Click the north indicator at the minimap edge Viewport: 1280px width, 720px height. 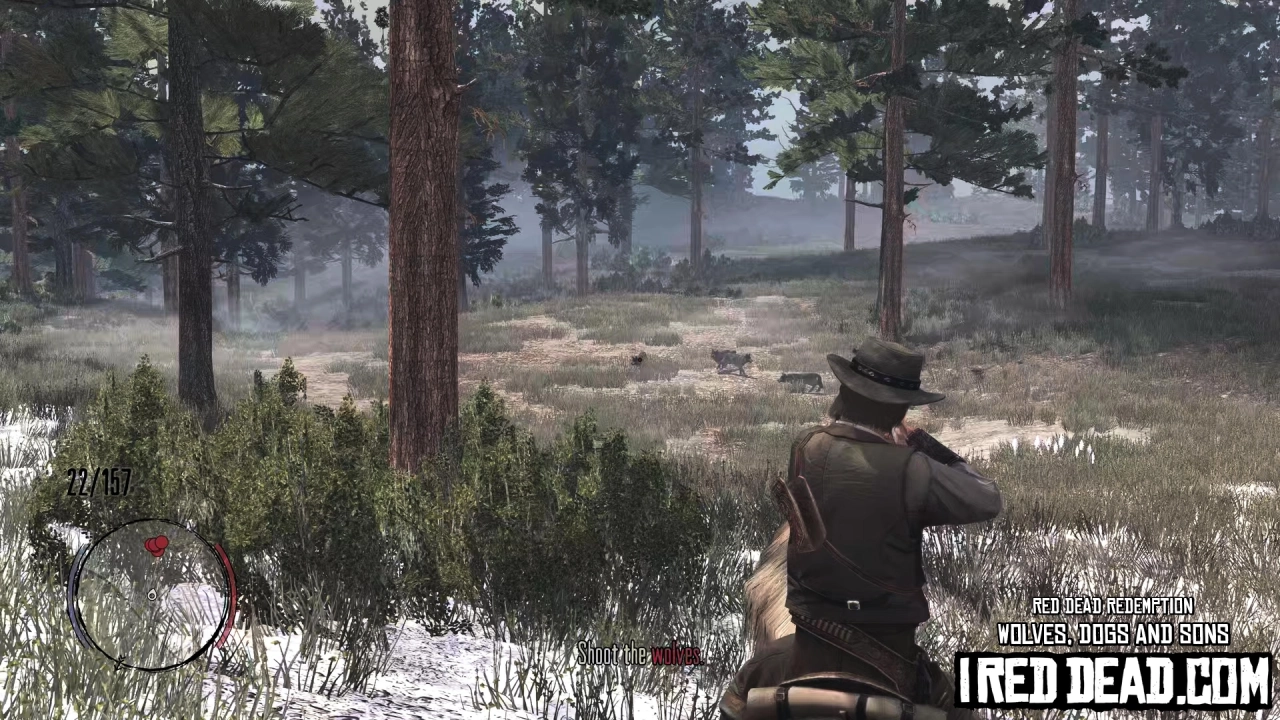118,662
